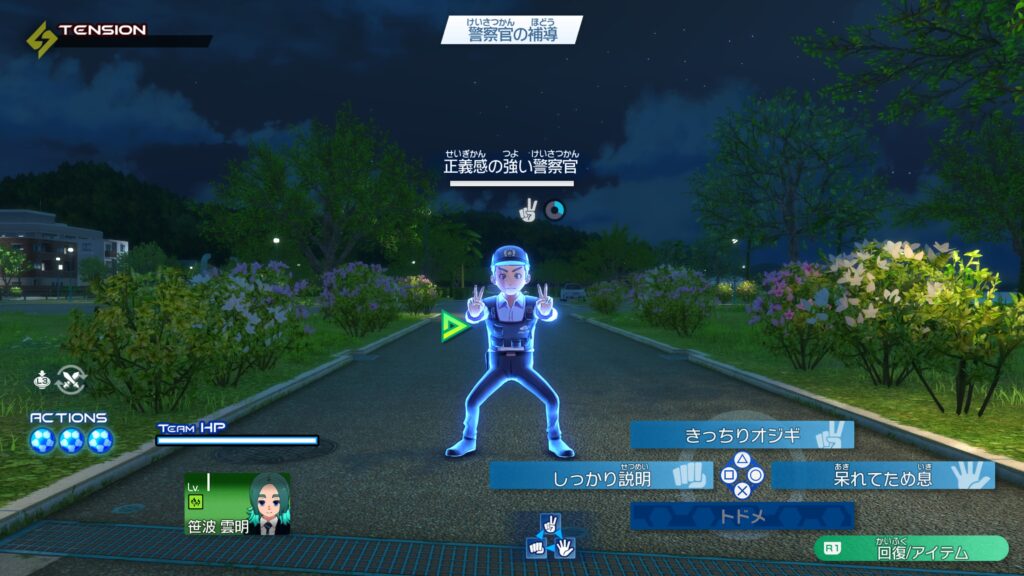
Task: Click the scissors hand icon under the enemy name
Action: point(528,210)
